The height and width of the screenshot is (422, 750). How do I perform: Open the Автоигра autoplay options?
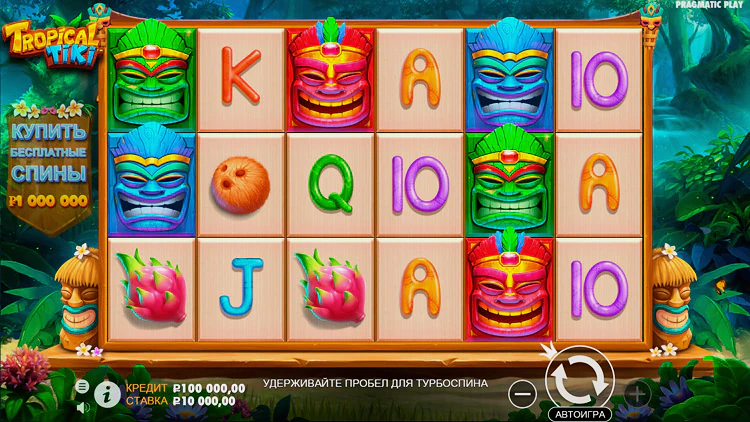click(x=579, y=413)
